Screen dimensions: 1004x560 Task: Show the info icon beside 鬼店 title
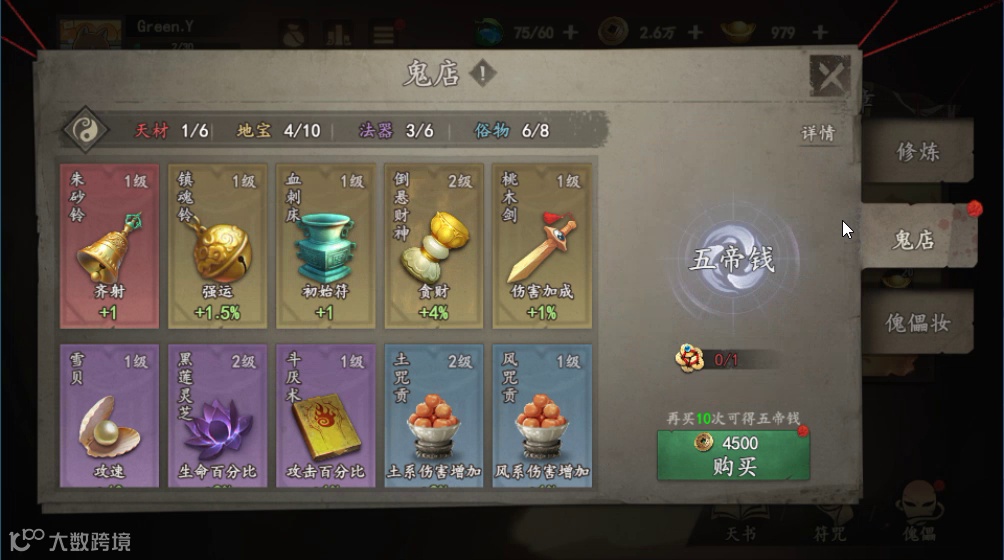point(483,73)
